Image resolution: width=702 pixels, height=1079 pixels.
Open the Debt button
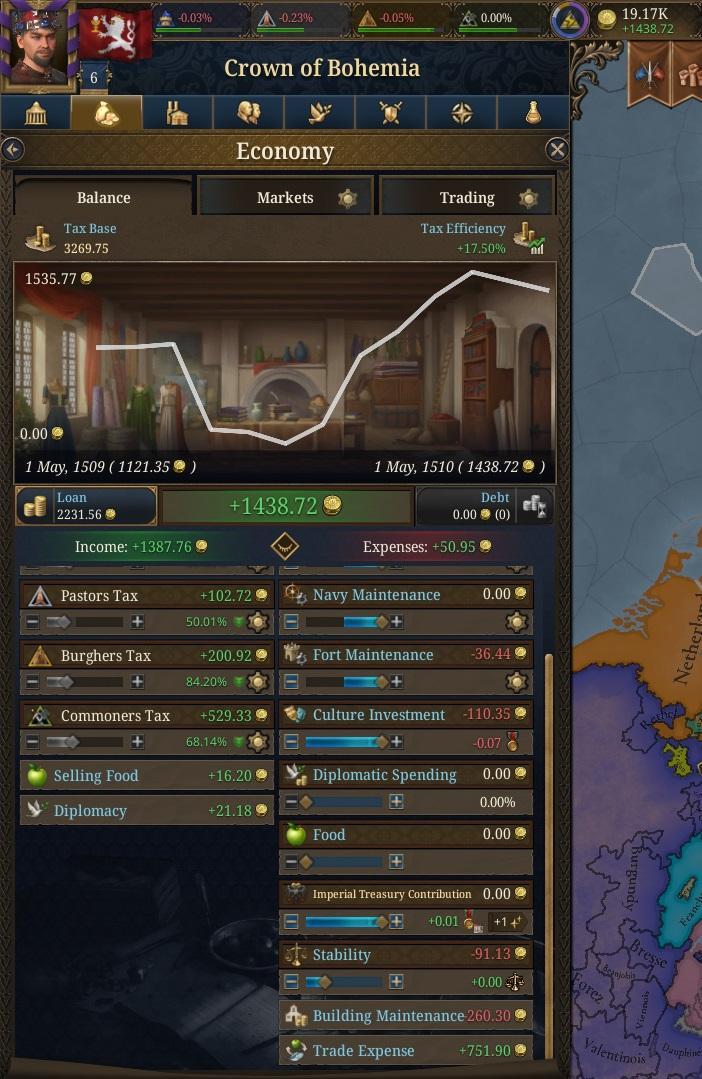coord(485,506)
